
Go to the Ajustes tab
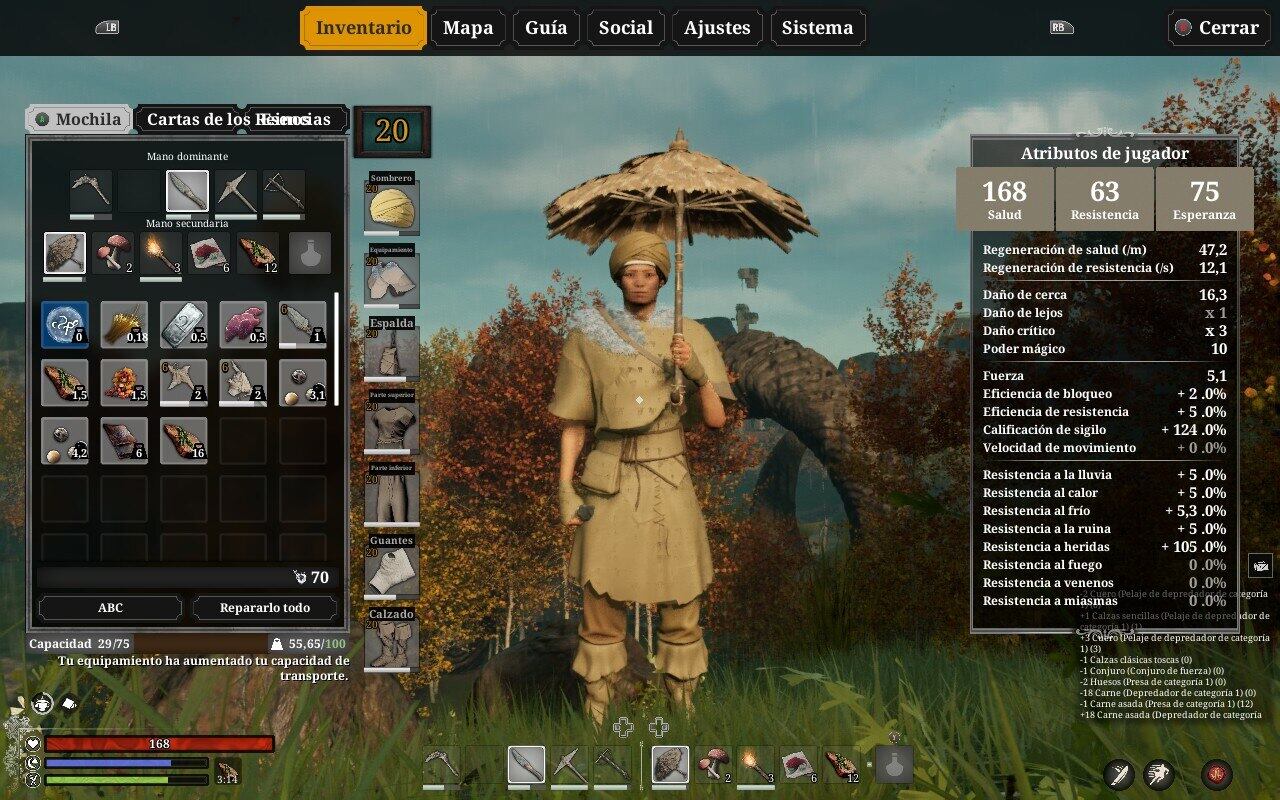pos(717,28)
